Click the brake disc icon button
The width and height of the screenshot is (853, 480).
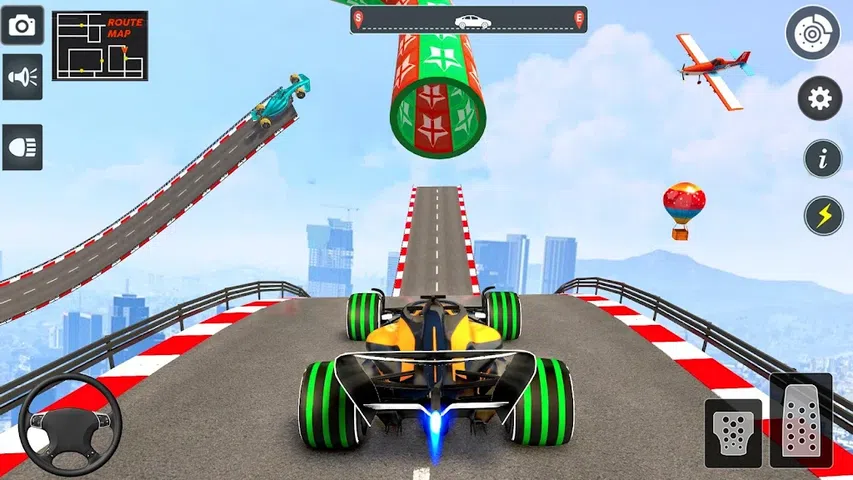tap(812, 33)
